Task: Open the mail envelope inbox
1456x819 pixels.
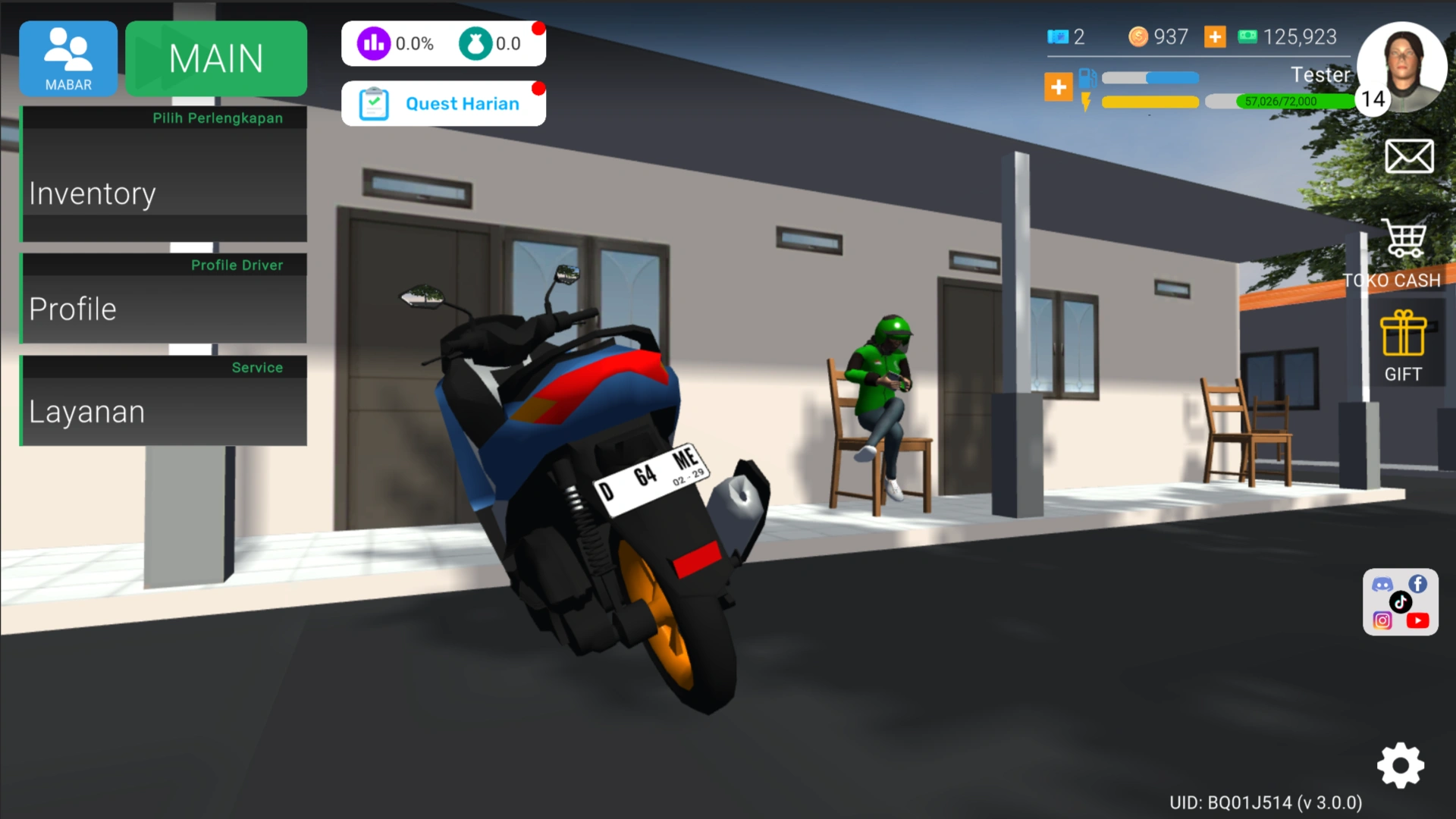Action: 1408,156
